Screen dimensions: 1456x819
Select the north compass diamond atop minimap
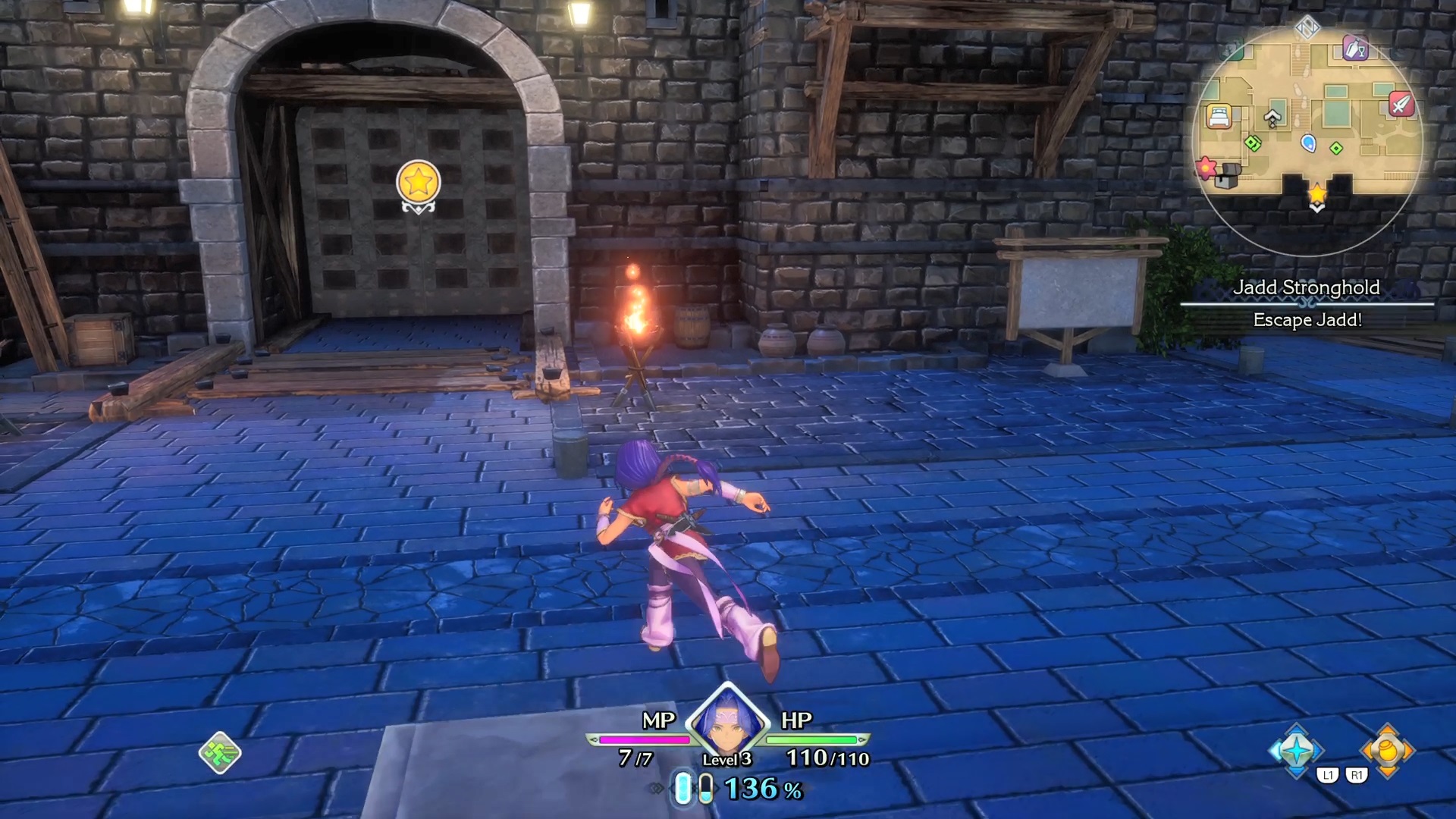tap(1307, 28)
